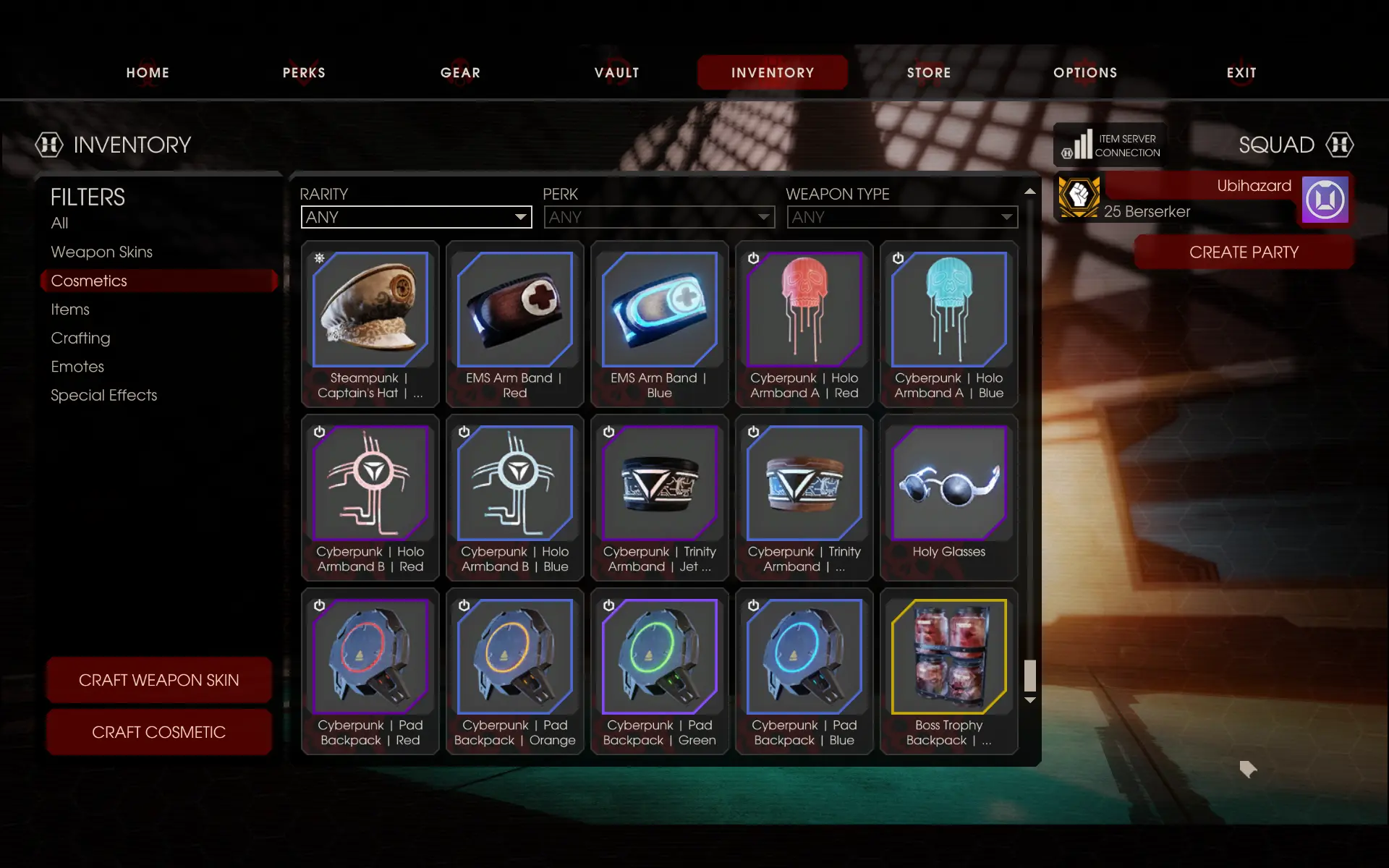1389x868 pixels.
Task: Exit the game via the Exit tab
Action: tap(1241, 72)
